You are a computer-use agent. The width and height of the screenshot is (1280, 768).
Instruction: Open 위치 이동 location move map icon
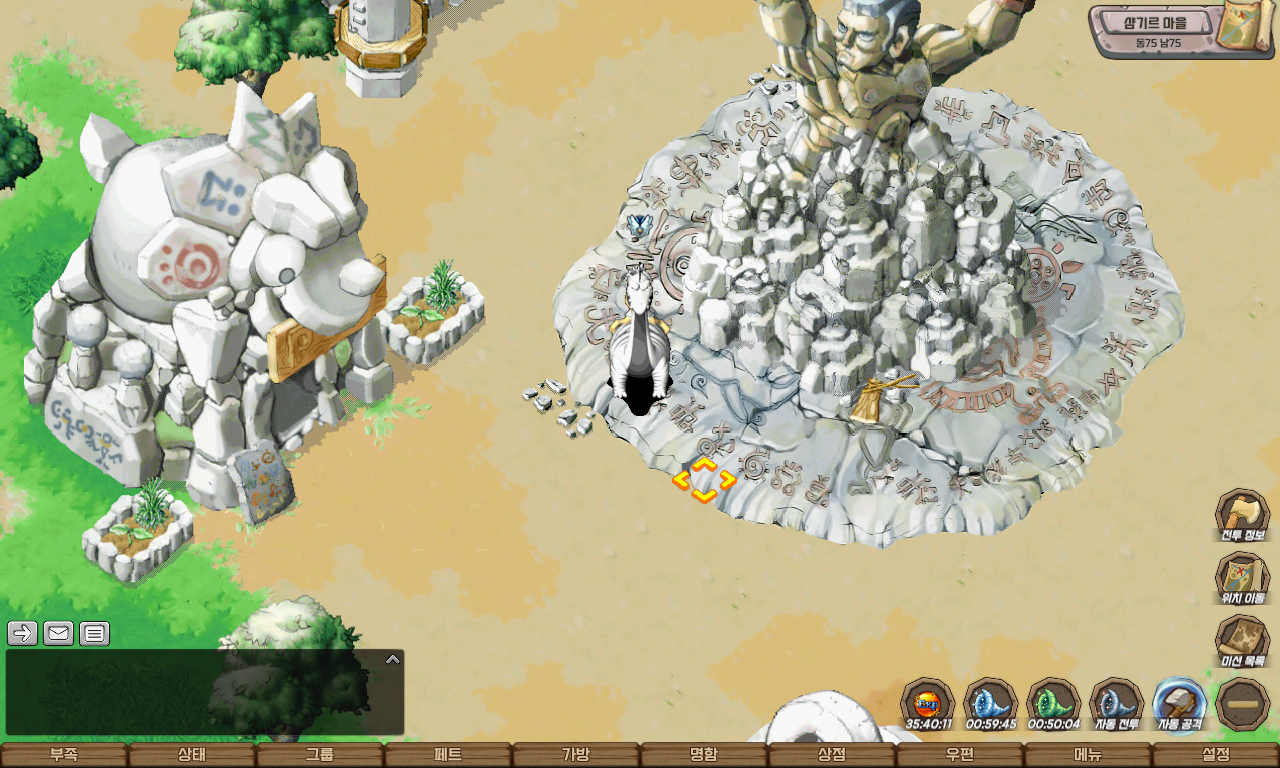point(1242,577)
